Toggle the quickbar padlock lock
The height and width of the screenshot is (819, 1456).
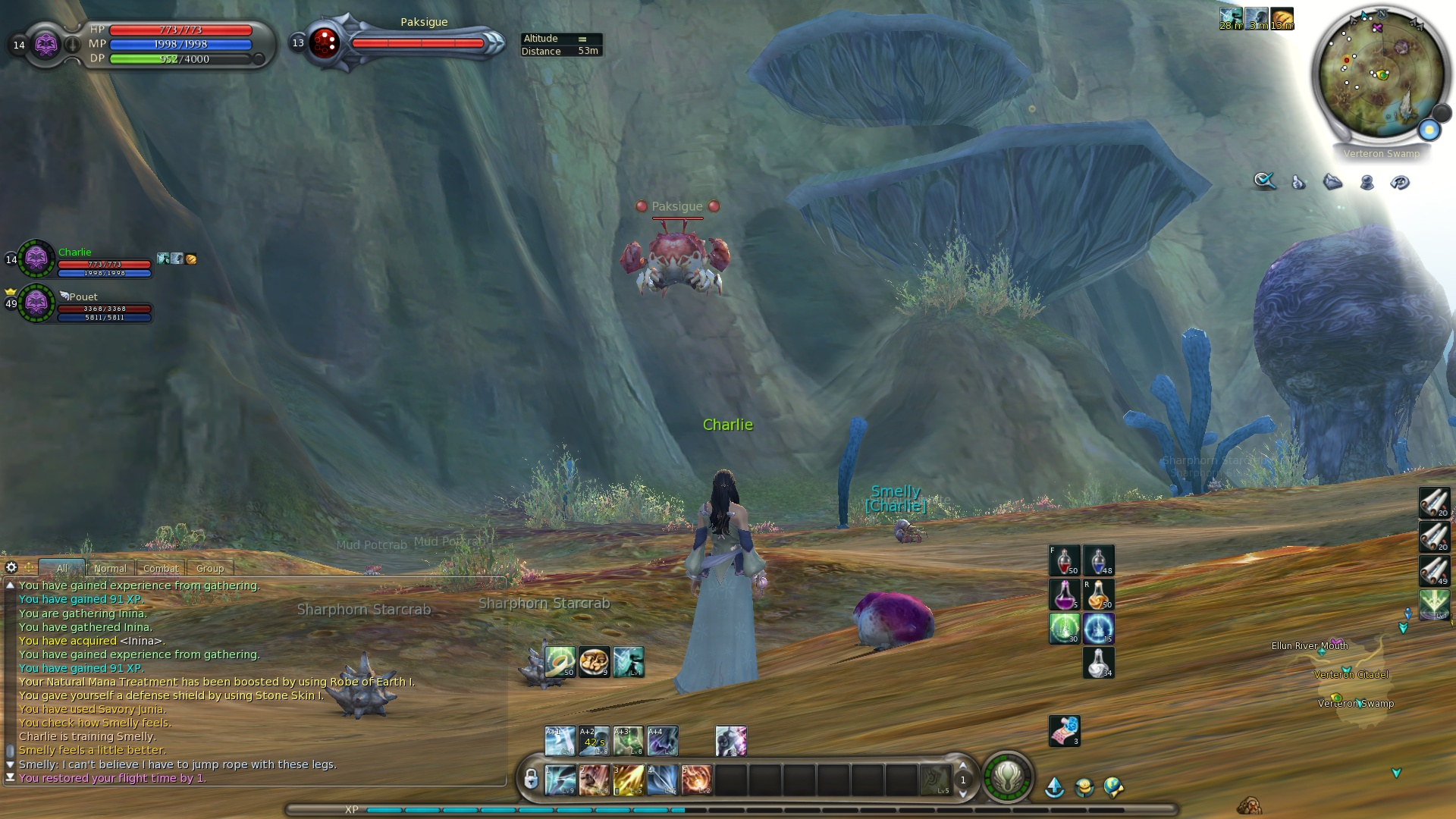tap(531, 779)
